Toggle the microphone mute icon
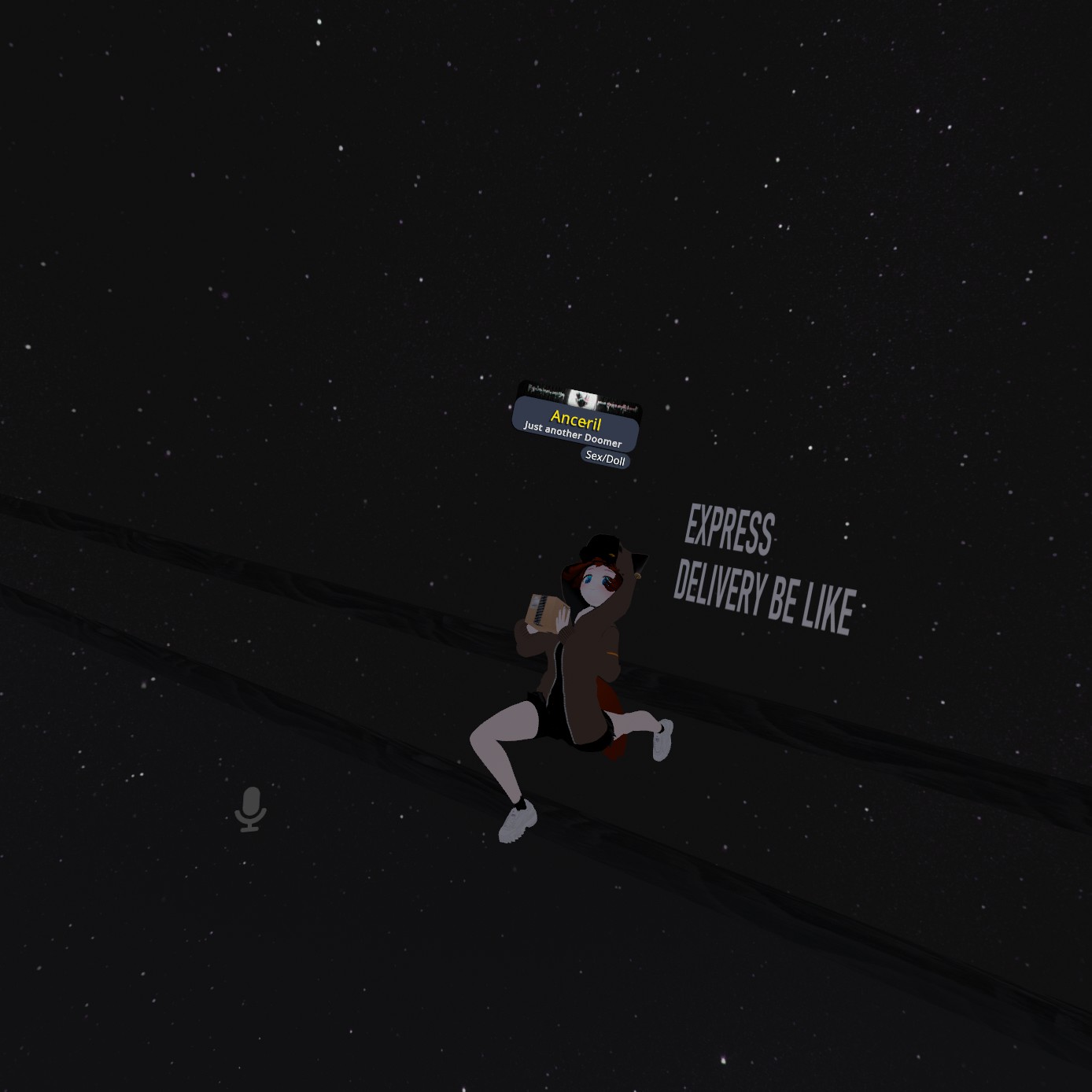Image resolution: width=1092 pixels, height=1092 pixels. pos(251,809)
